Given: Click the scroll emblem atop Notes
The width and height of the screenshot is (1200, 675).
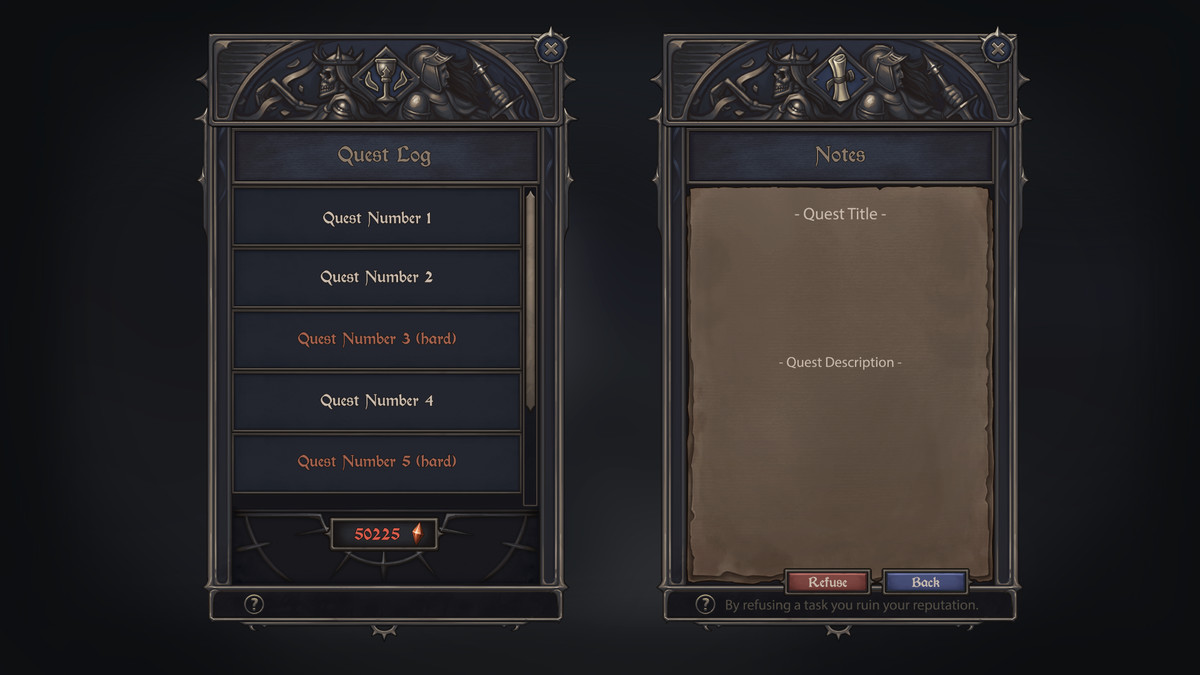Looking at the screenshot, I should (840, 76).
